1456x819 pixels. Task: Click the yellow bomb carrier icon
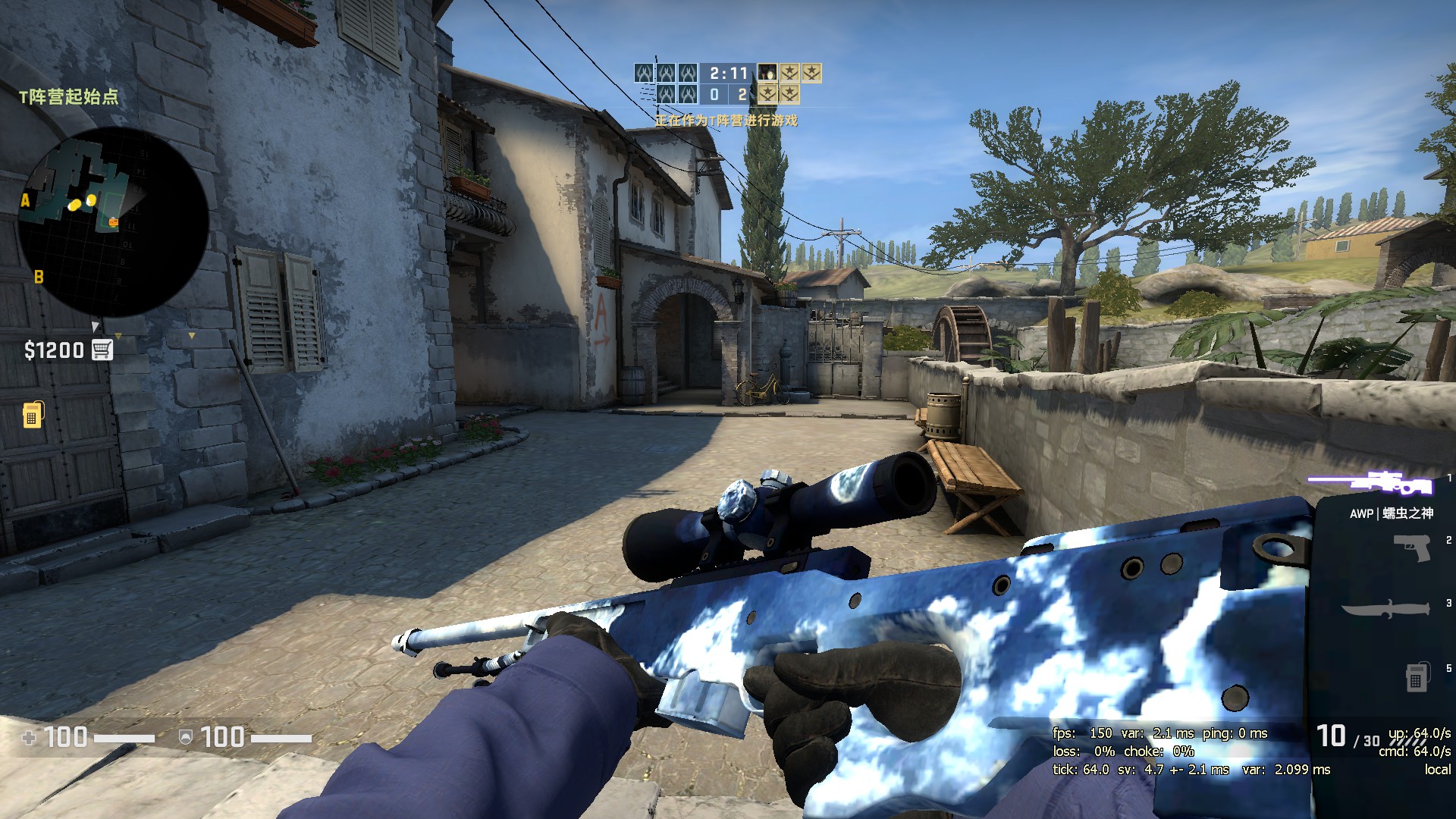pyautogui.click(x=33, y=415)
